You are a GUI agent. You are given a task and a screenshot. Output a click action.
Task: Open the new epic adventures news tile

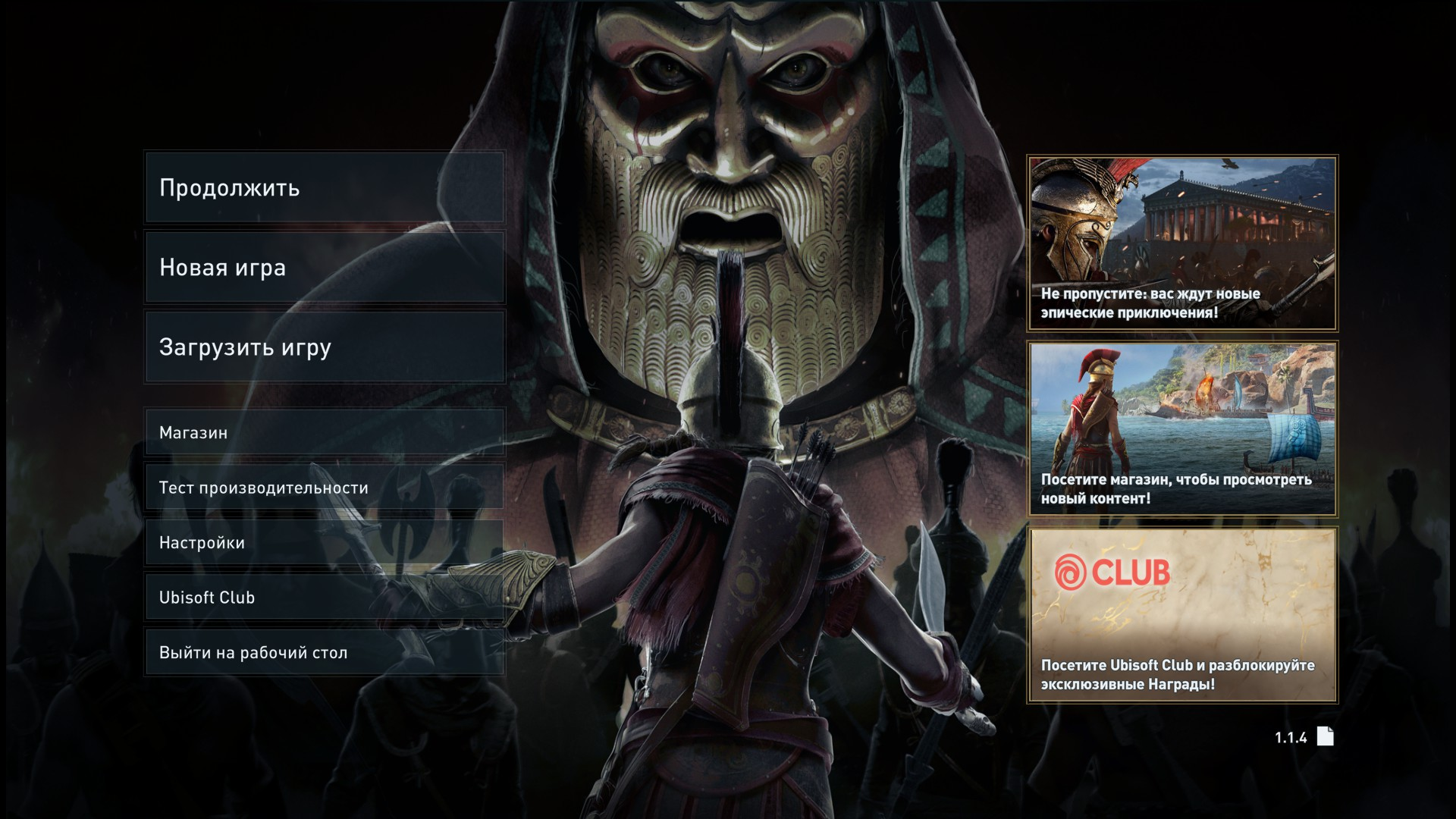coord(1182,243)
